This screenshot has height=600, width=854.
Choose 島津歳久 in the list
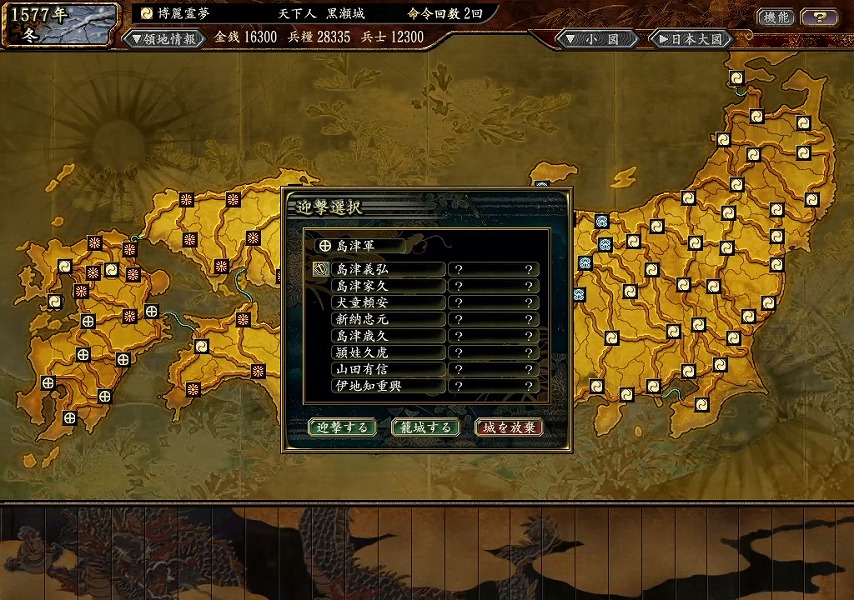pos(387,336)
